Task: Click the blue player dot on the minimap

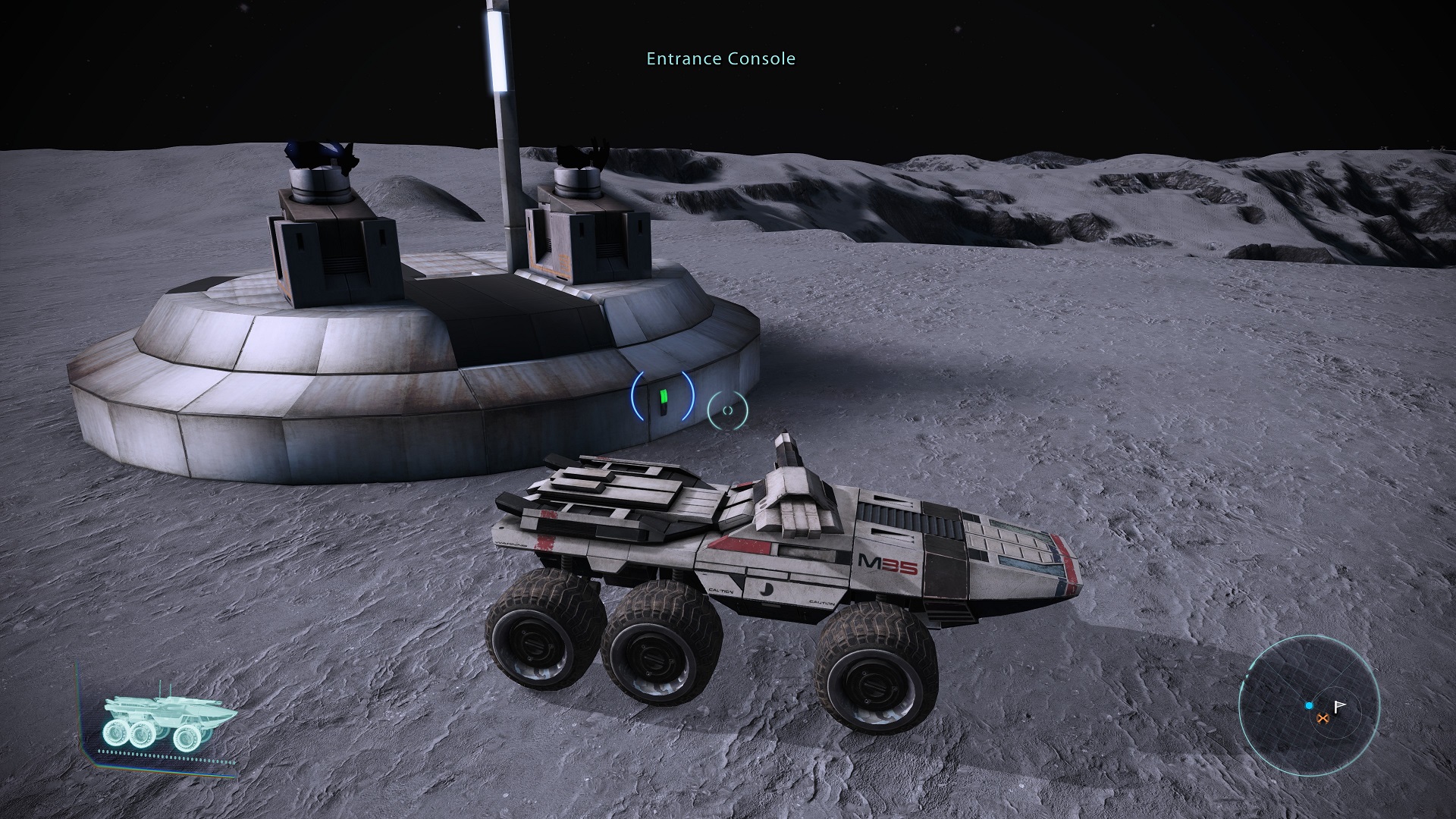Action: 1309,705
